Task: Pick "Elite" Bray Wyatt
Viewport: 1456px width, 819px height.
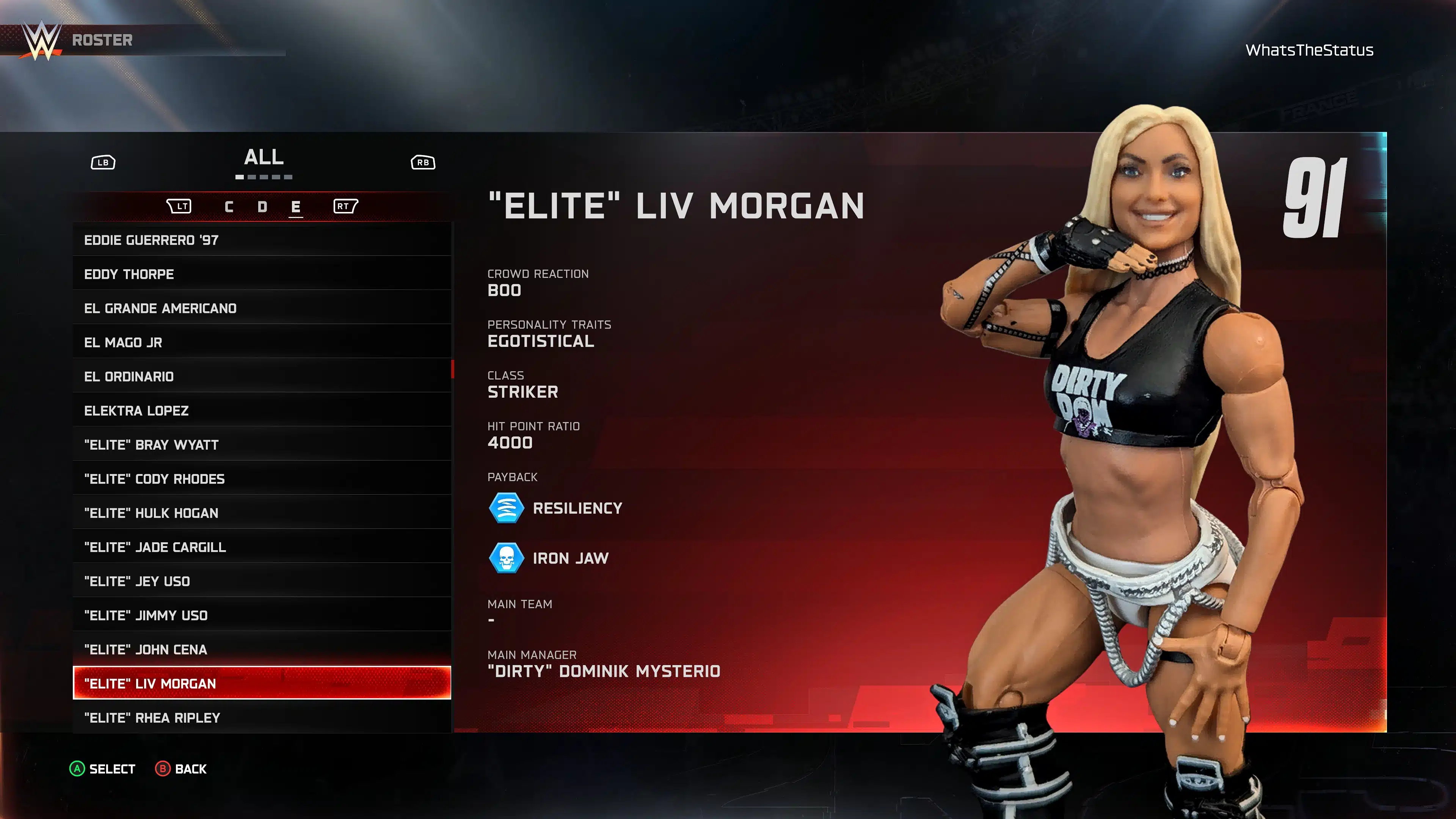Action: [262, 445]
